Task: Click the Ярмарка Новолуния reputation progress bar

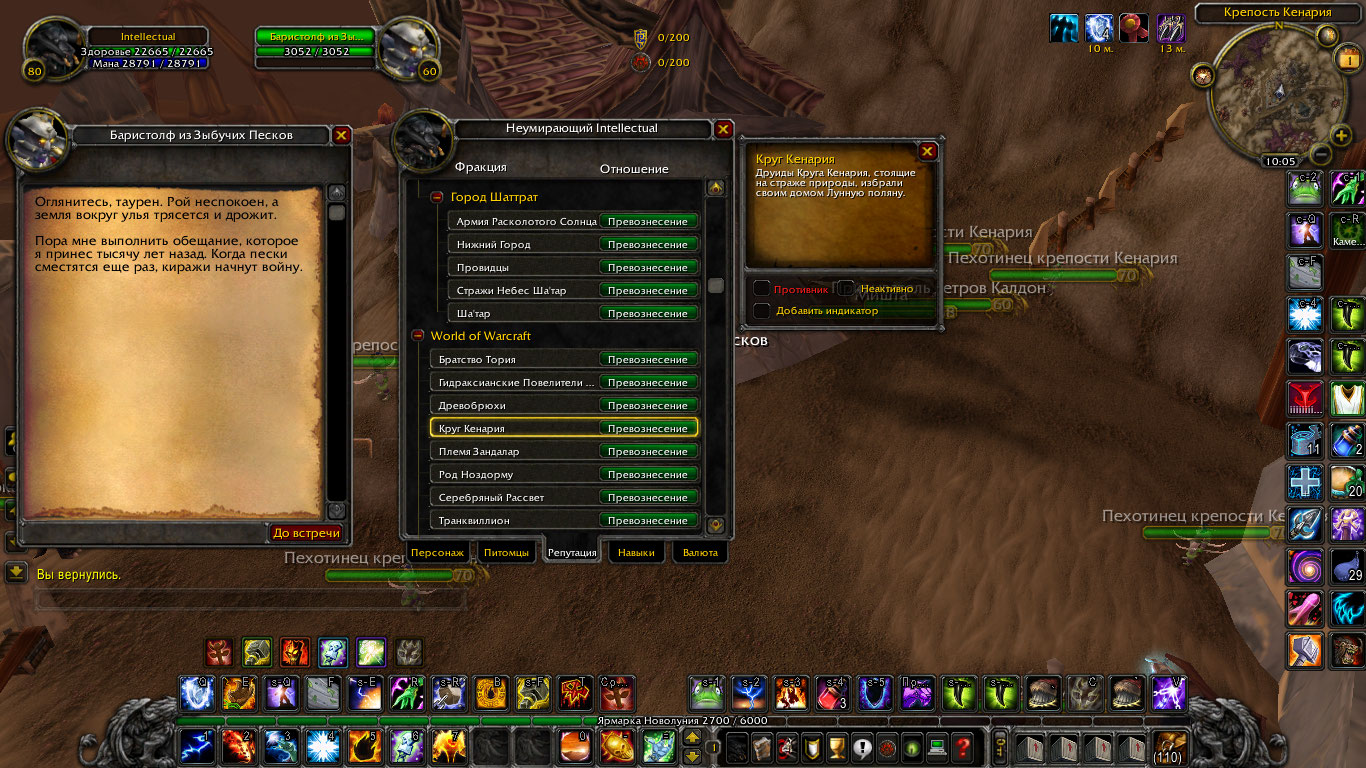Action: coord(600,722)
